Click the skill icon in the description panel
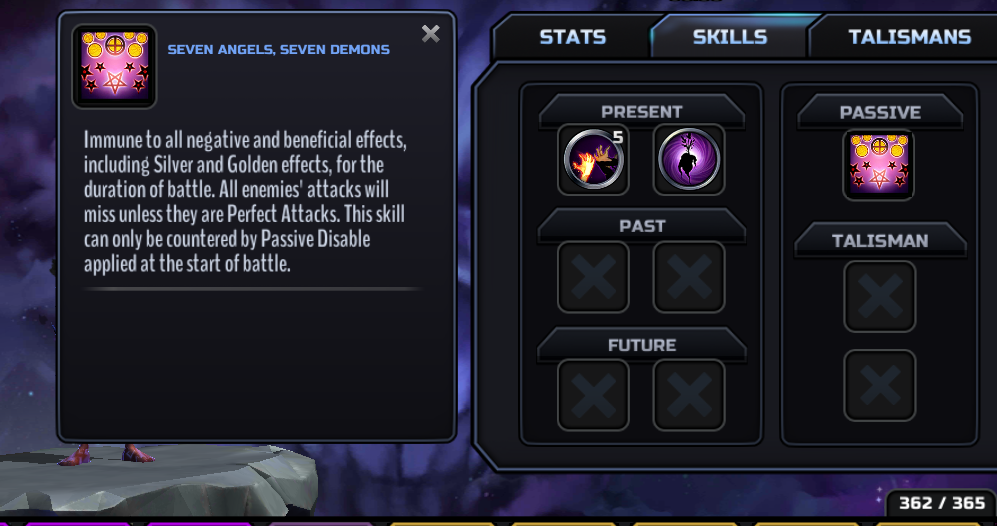Viewport: 997px width, 526px height. tap(115, 66)
